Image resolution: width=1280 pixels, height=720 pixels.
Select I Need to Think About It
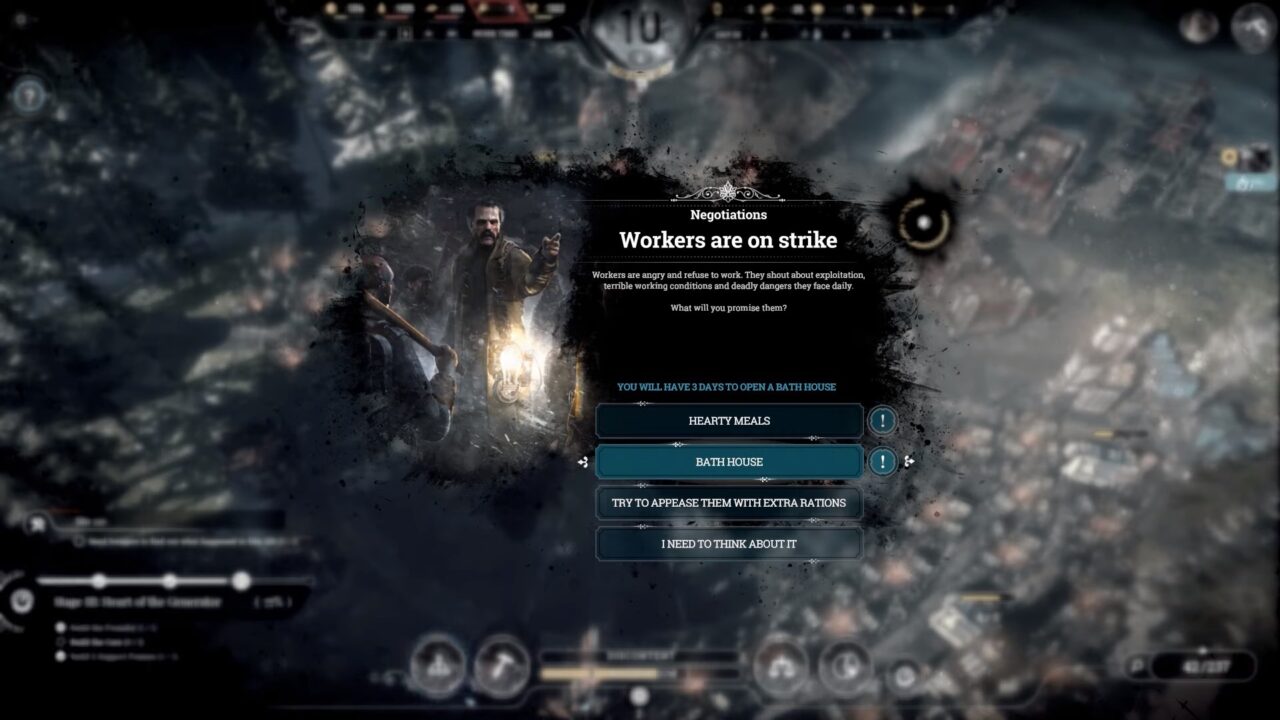click(729, 544)
